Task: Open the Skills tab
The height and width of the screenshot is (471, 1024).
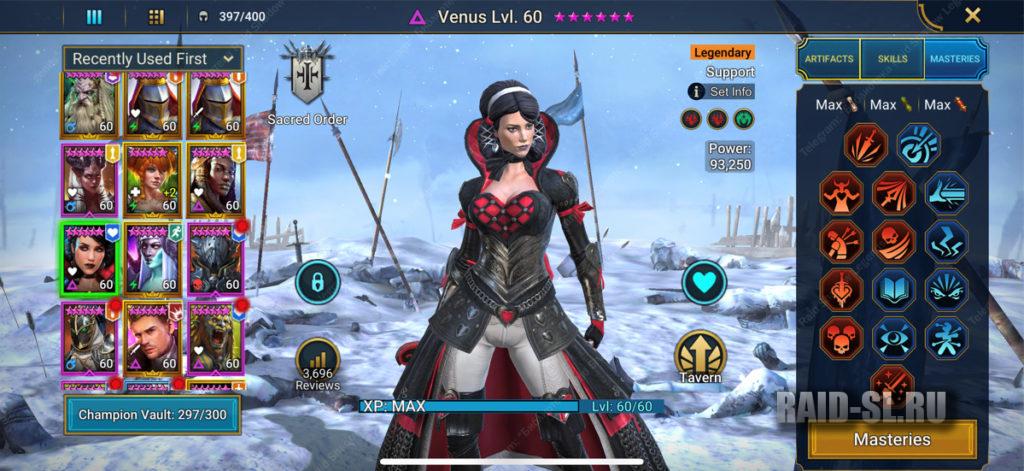Action: click(892, 59)
